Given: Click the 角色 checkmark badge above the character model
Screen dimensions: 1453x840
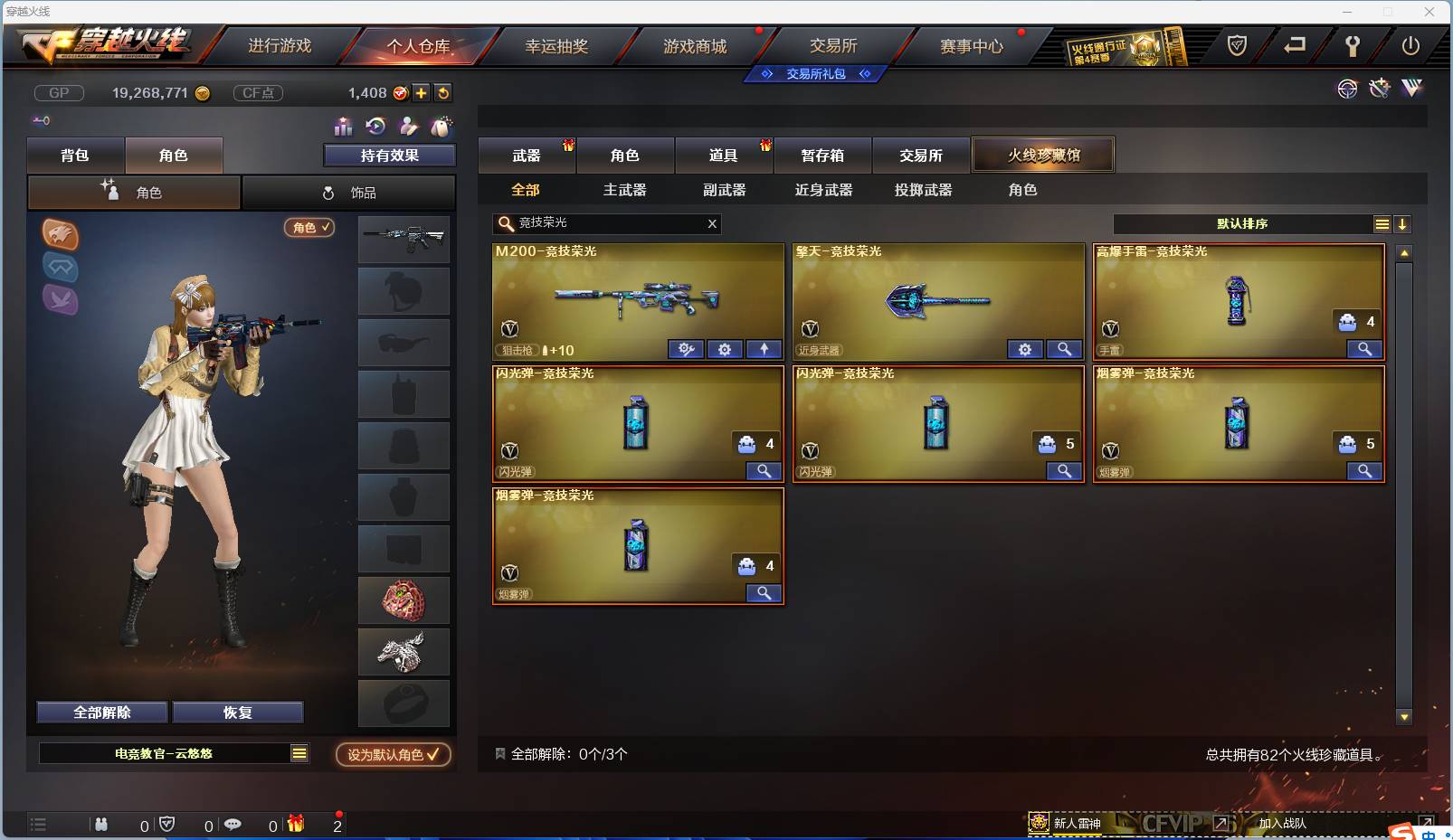Looking at the screenshot, I should pos(309,228).
